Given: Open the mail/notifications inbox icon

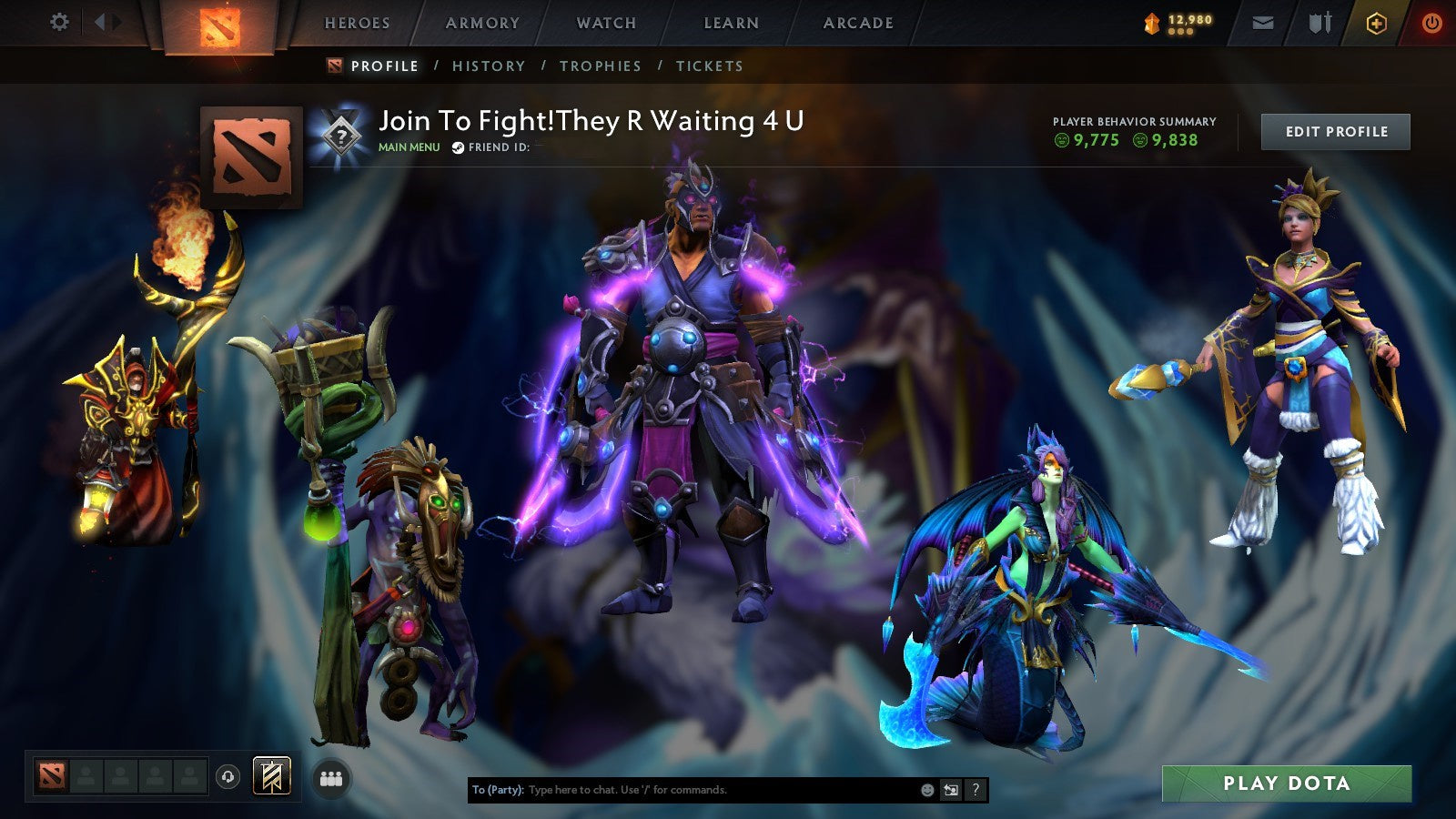Looking at the screenshot, I should pos(1263,23).
